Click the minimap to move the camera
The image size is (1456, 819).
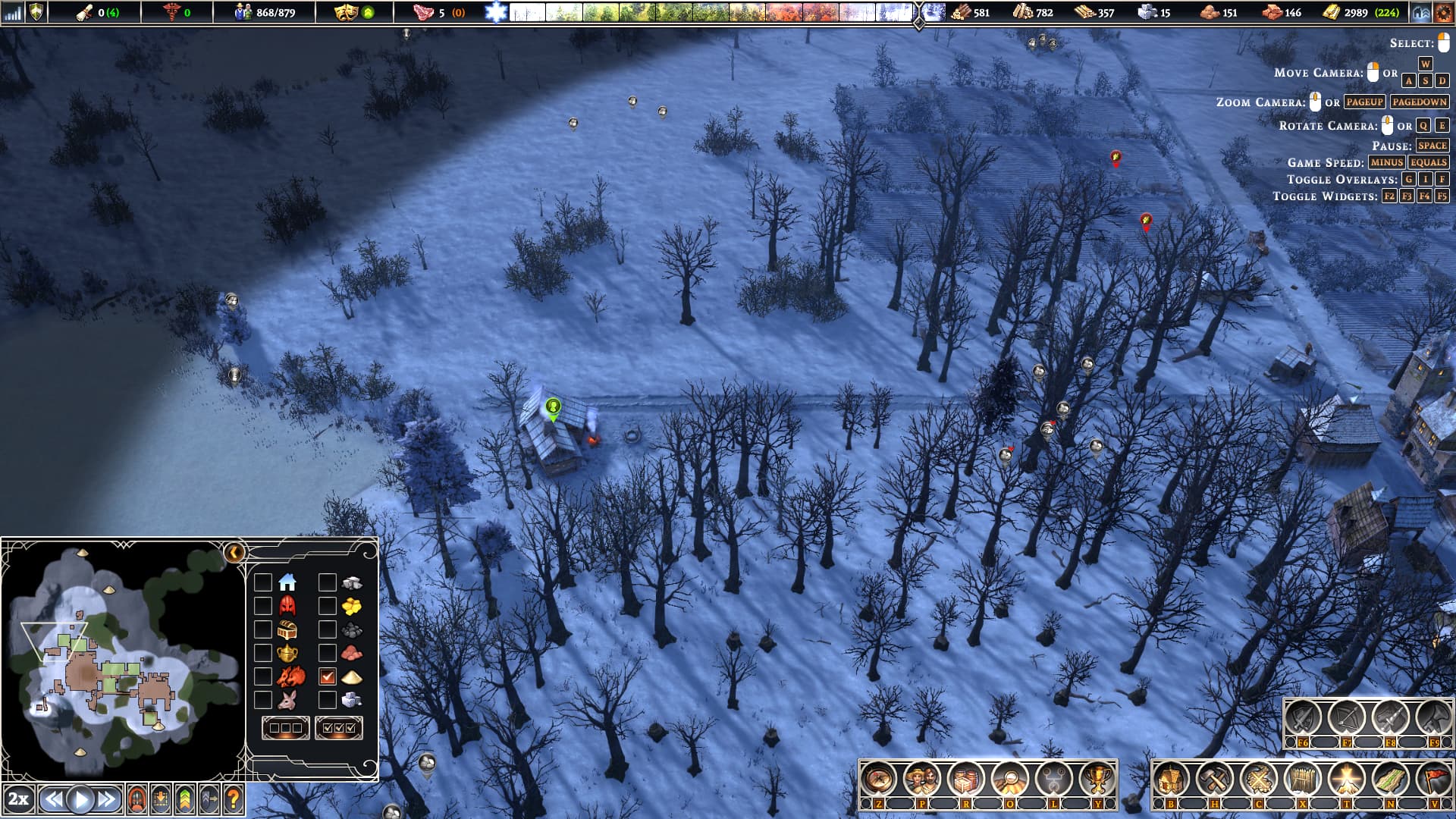pyautogui.click(x=121, y=660)
